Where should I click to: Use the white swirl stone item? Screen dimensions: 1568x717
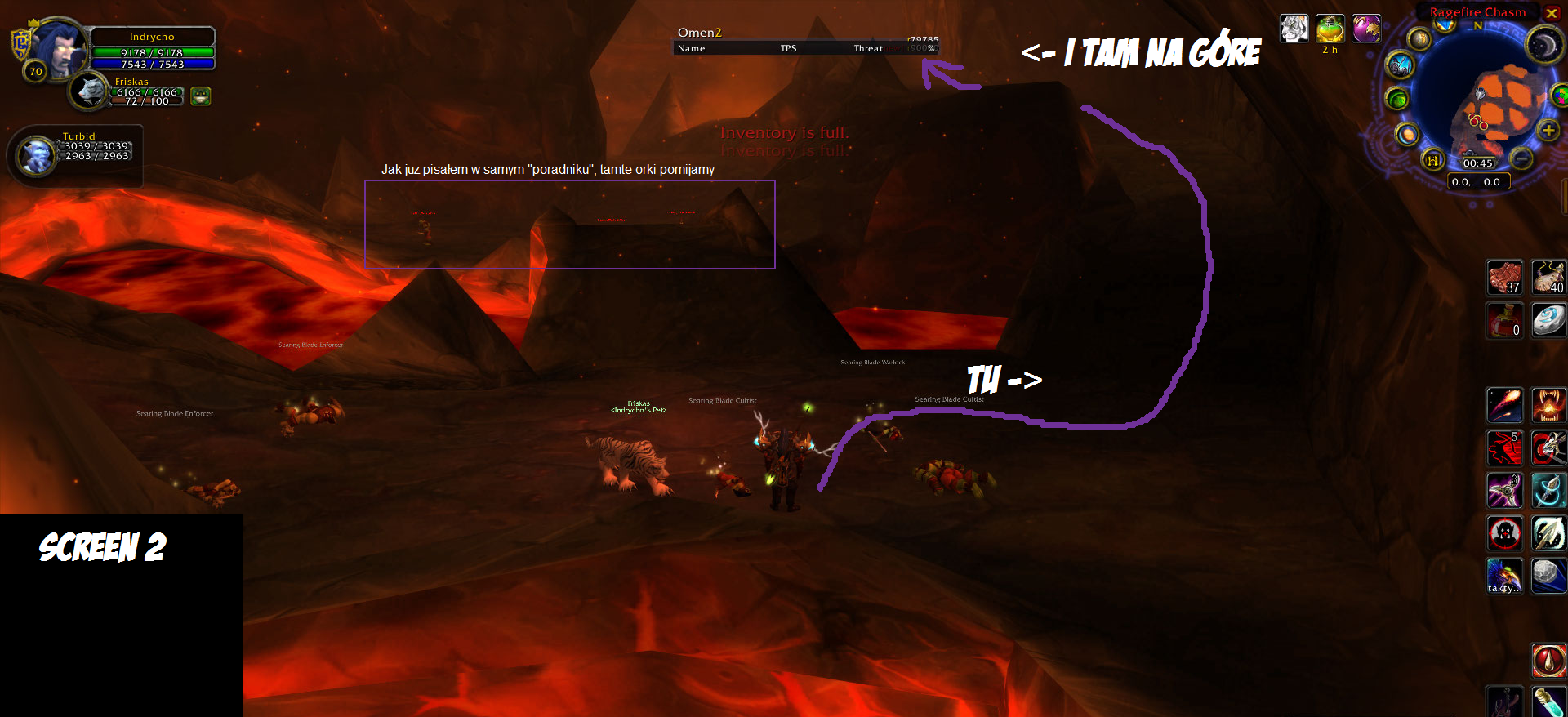pos(1548,320)
